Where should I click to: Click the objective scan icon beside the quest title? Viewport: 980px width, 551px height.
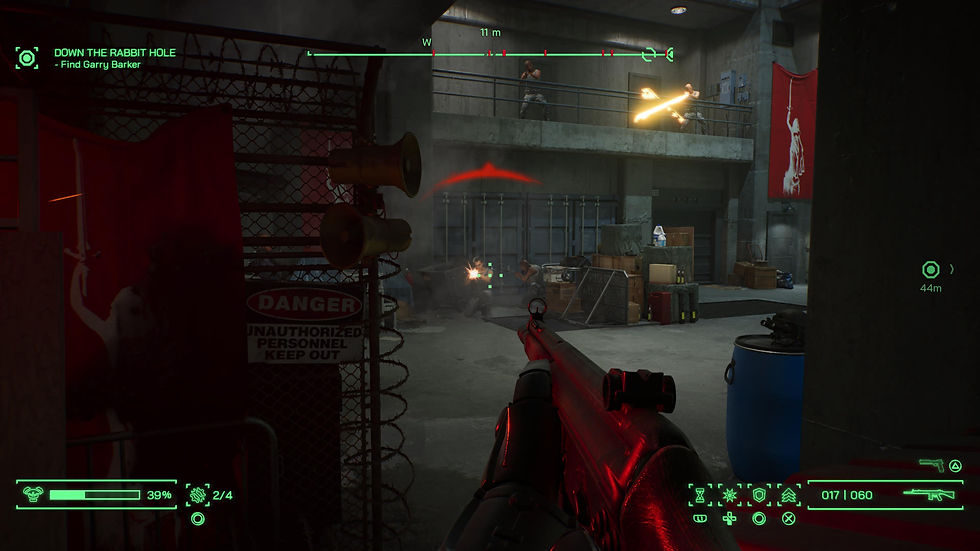click(x=27, y=57)
